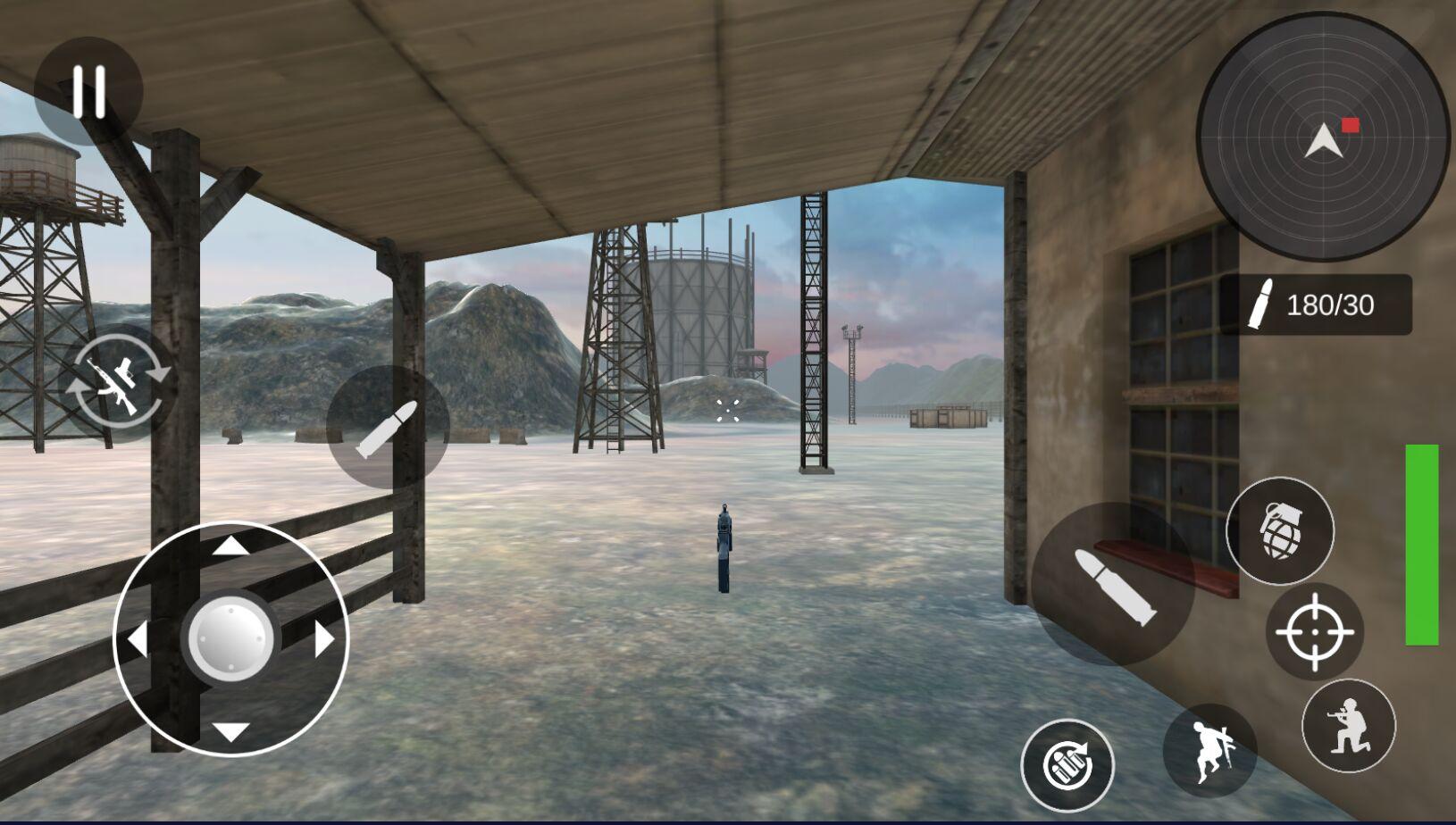This screenshot has width=1456, height=825.
Task: Strafe right with the joystick's right arrow
Action: coord(324,639)
